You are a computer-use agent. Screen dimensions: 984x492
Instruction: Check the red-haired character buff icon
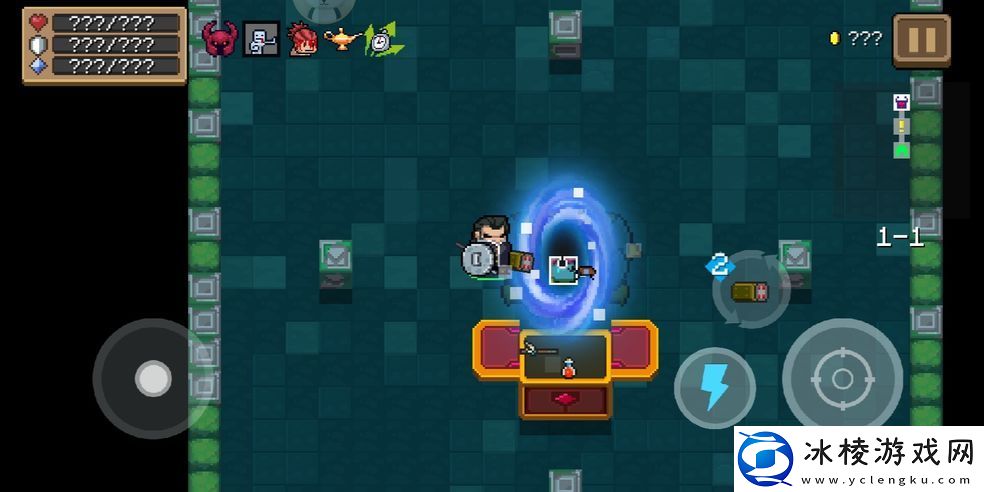302,39
